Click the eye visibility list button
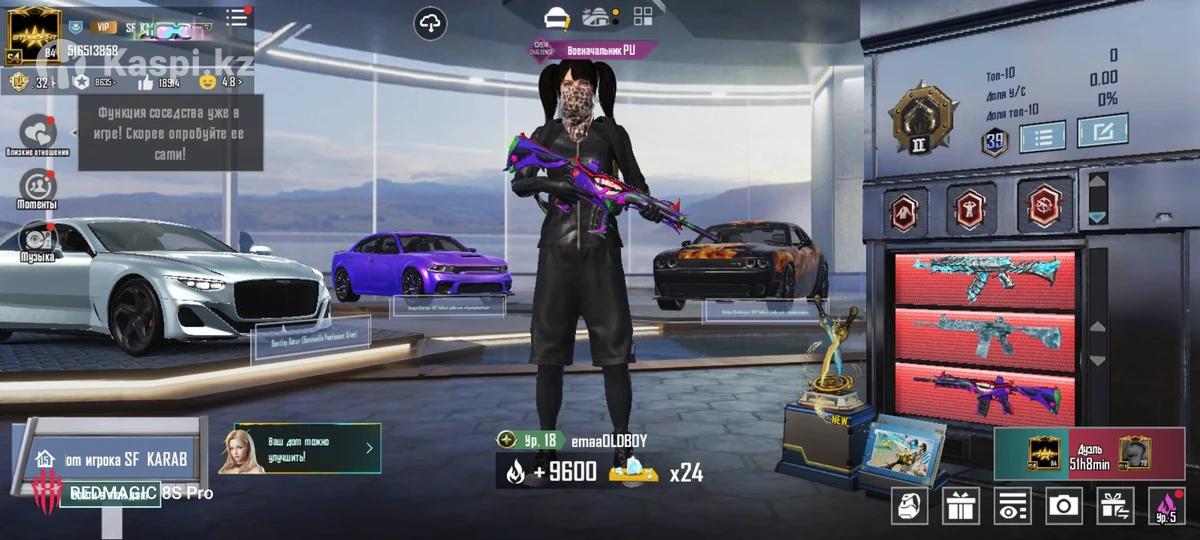 click(x=1012, y=506)
